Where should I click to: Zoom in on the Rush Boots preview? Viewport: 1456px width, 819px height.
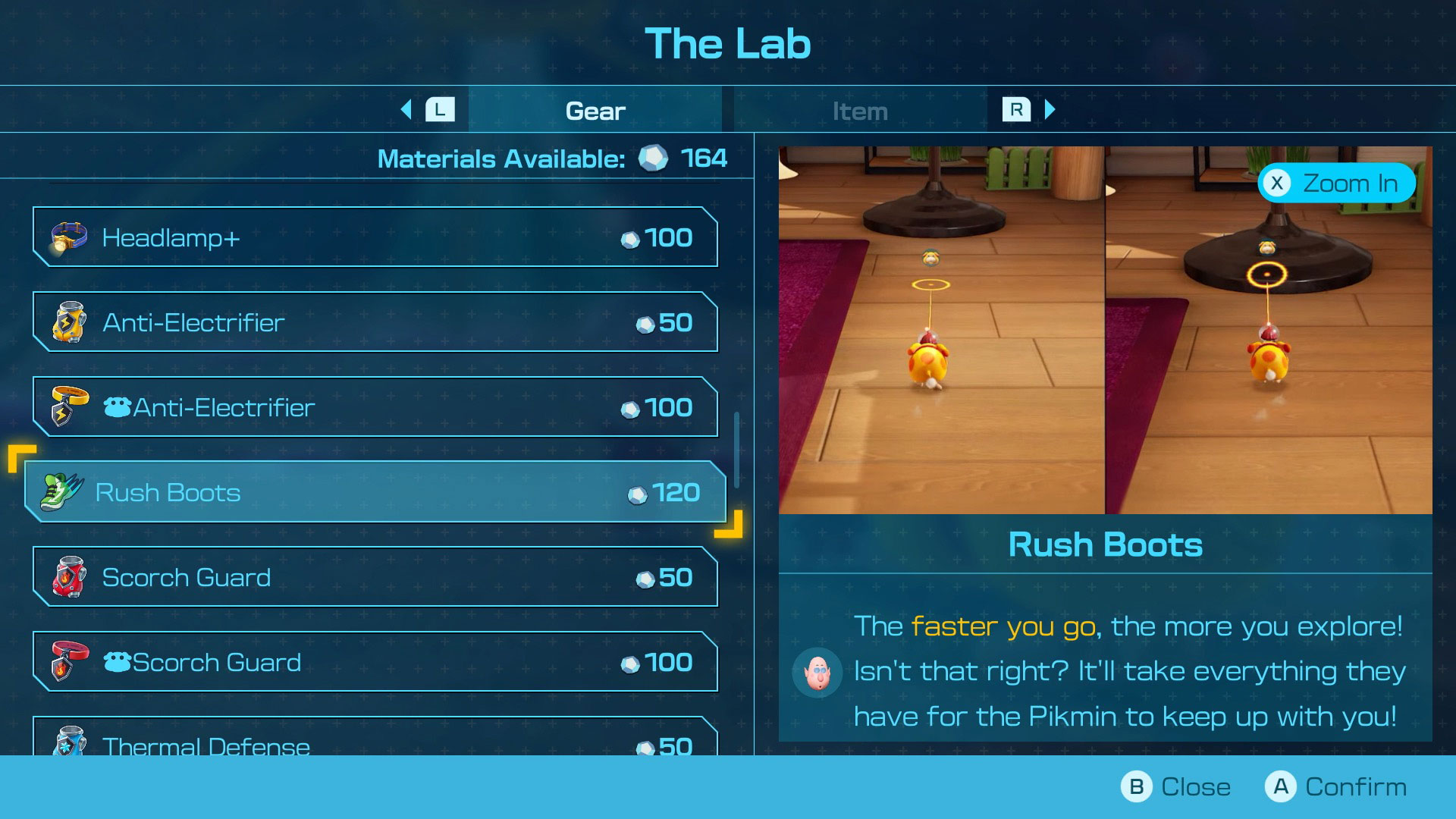(1336, 183)
